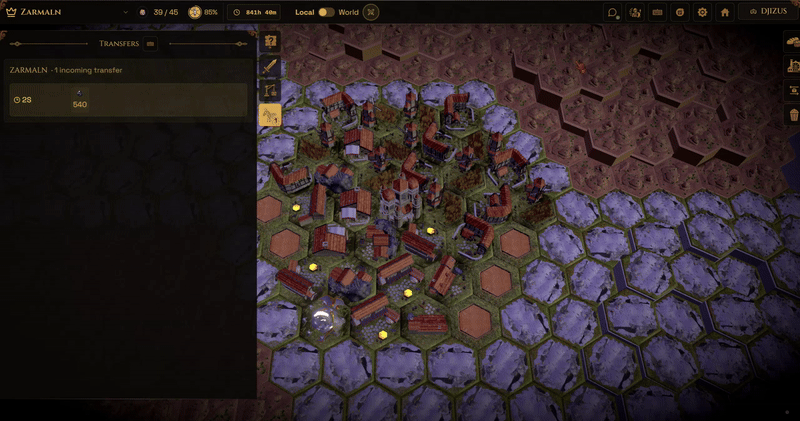The width and height of the screenshot is (800, 421).
Task: Open the gear settings icon
Action: (702, 12)
